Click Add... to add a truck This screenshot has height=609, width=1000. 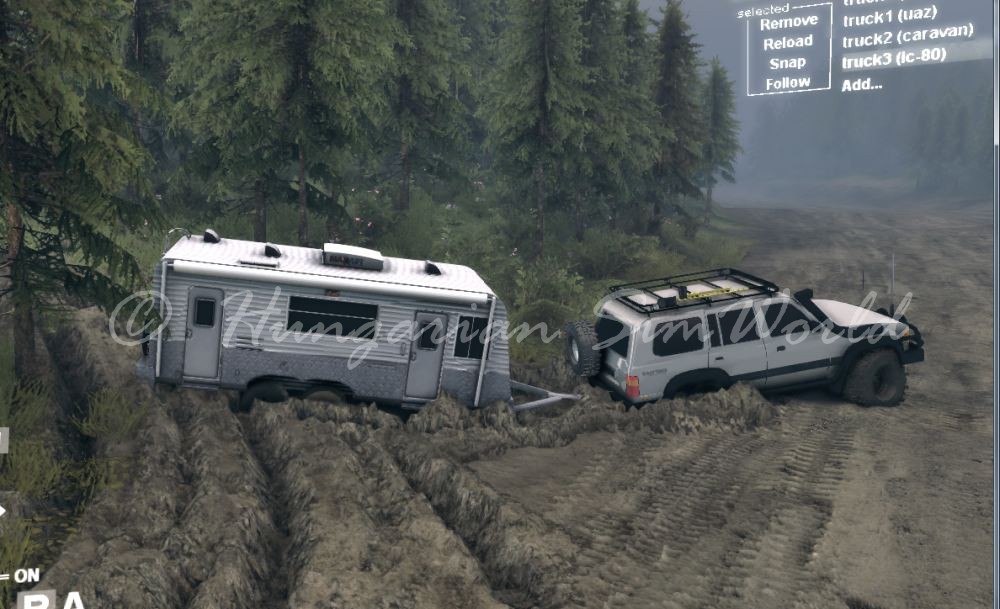861,84
